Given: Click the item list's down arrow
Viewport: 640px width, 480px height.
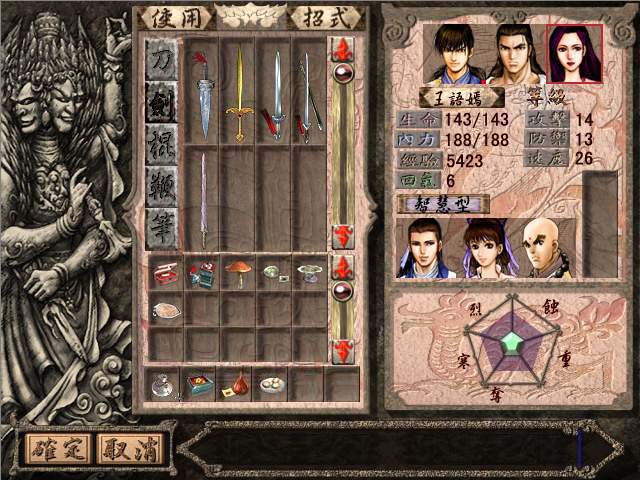Looking at the screenshot, I should 343,351.
